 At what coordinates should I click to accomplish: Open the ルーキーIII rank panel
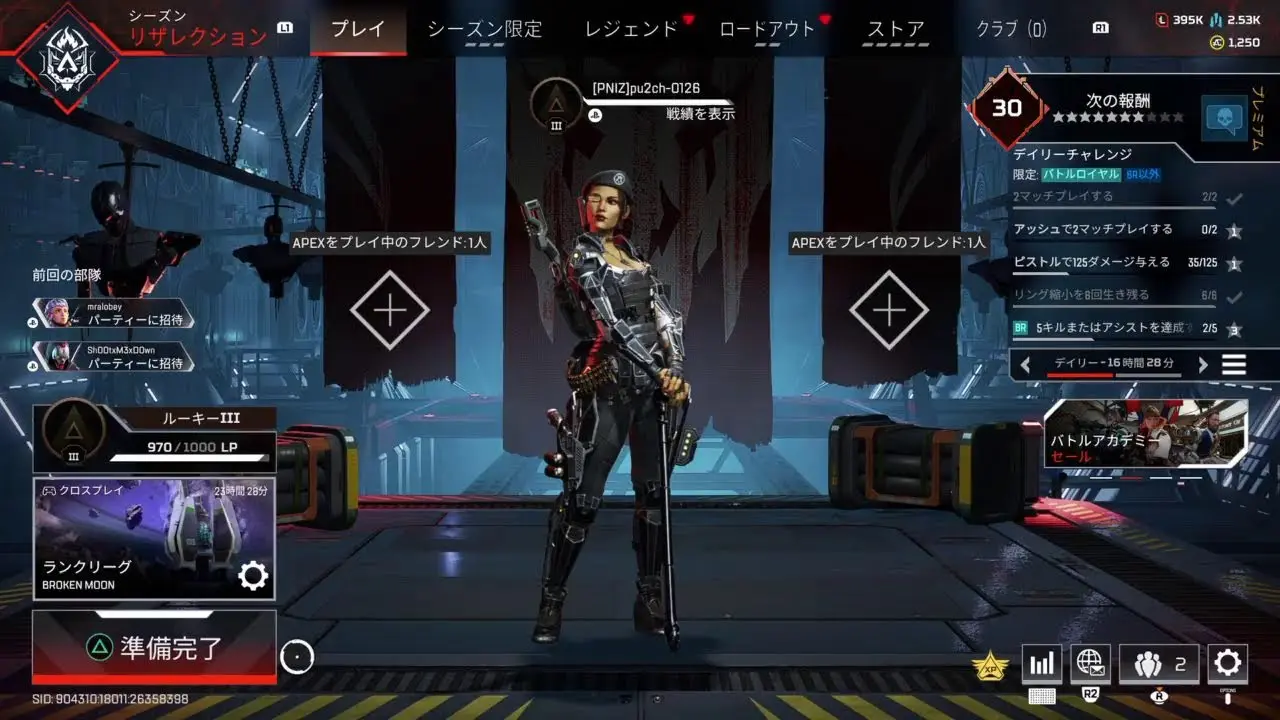click(154, 437)
